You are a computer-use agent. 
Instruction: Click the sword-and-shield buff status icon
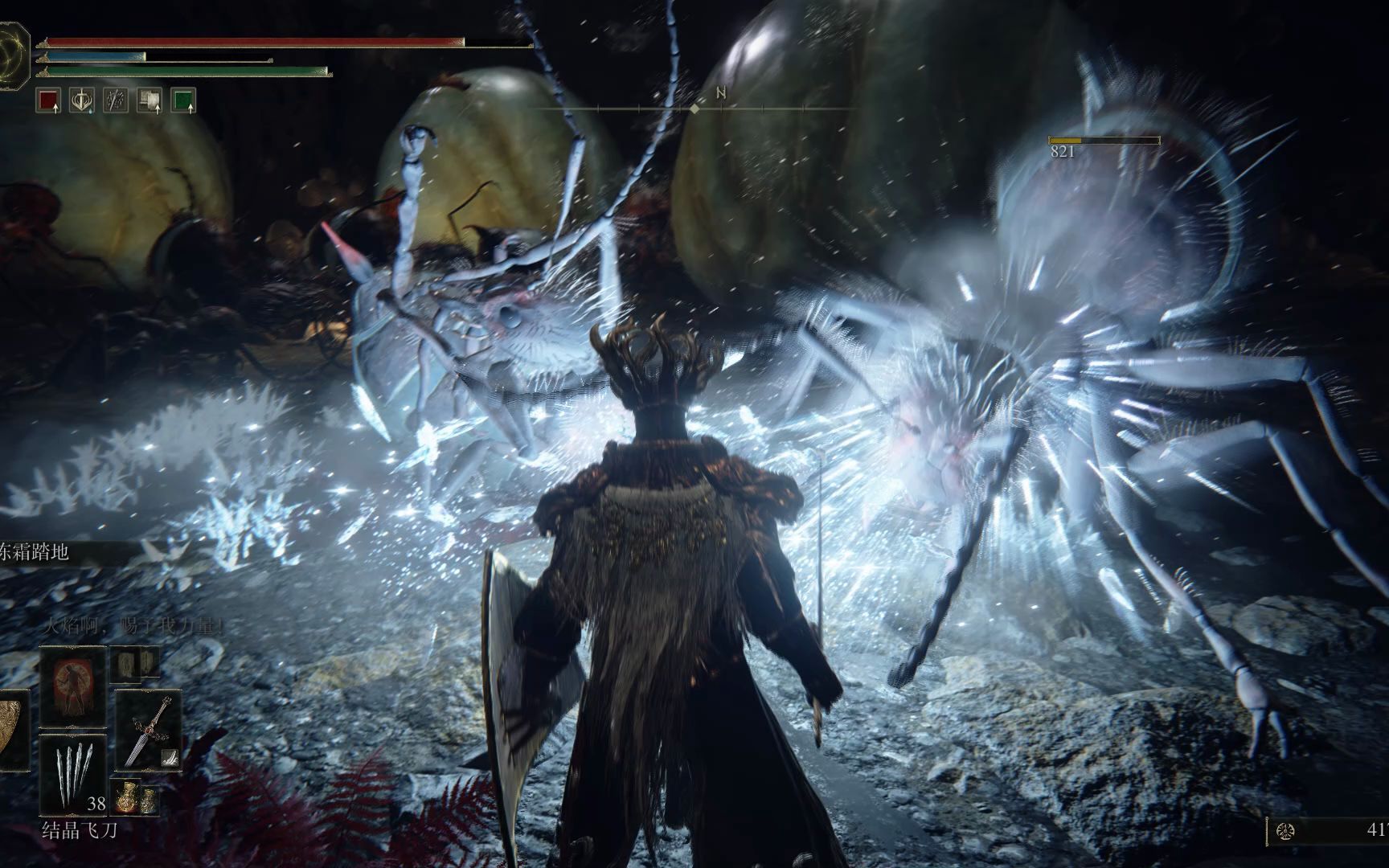82,100
